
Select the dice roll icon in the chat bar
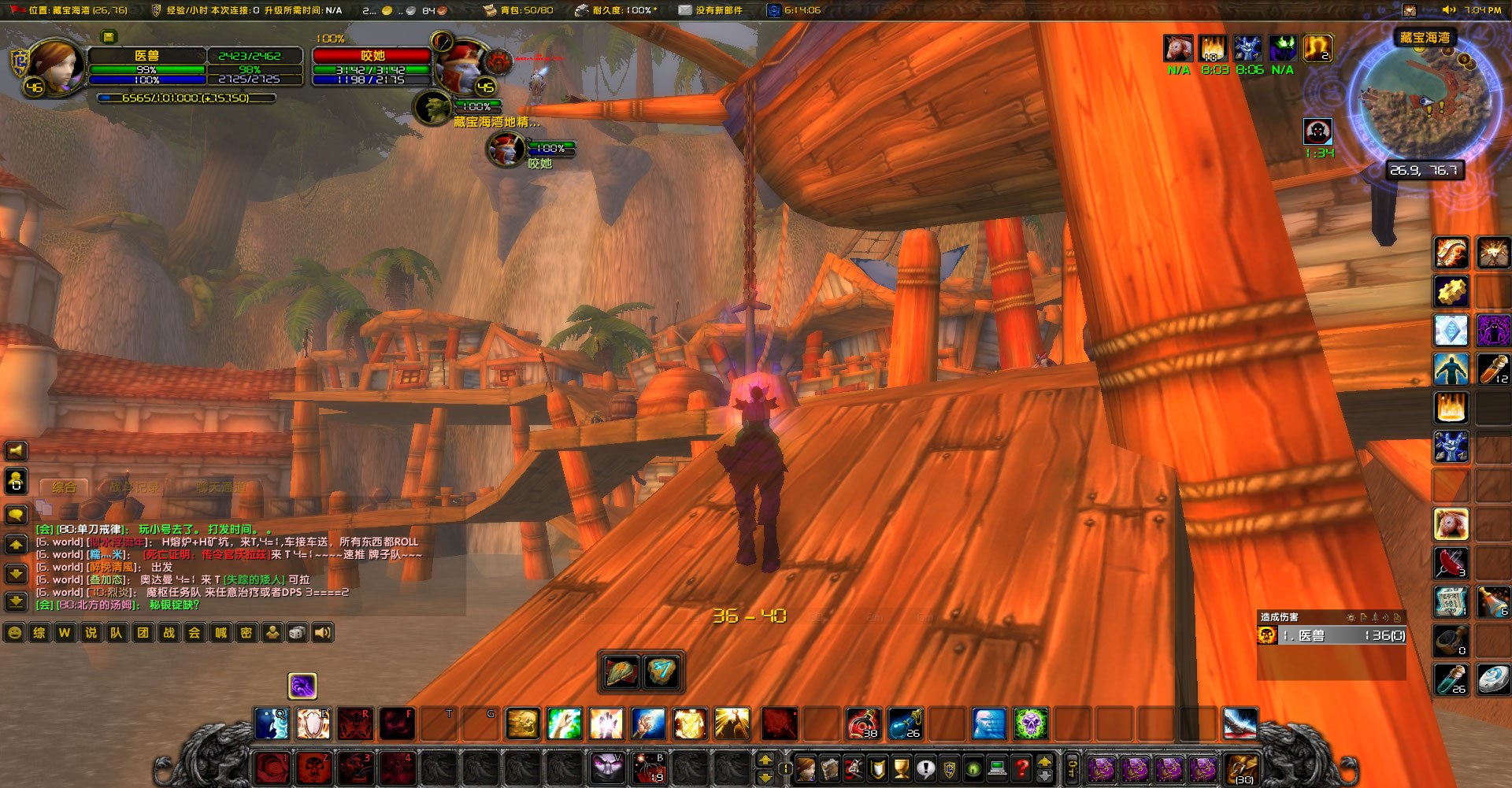pyautogui.click(x=297, y=632)
